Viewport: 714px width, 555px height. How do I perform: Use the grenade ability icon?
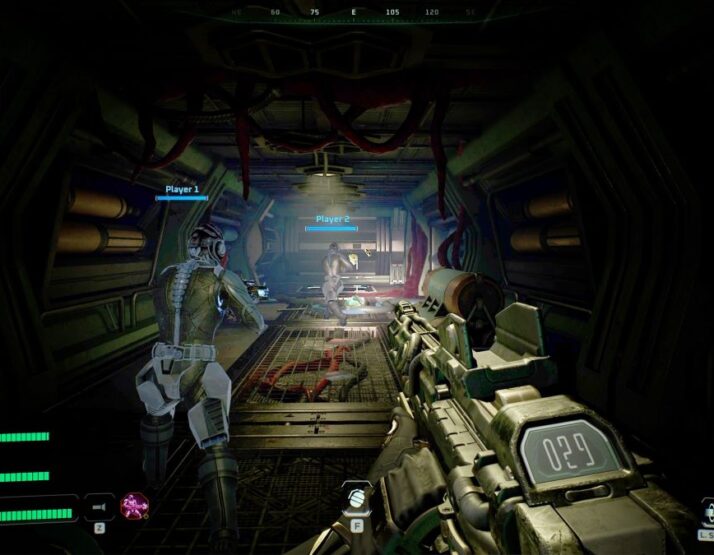[357, 497]
